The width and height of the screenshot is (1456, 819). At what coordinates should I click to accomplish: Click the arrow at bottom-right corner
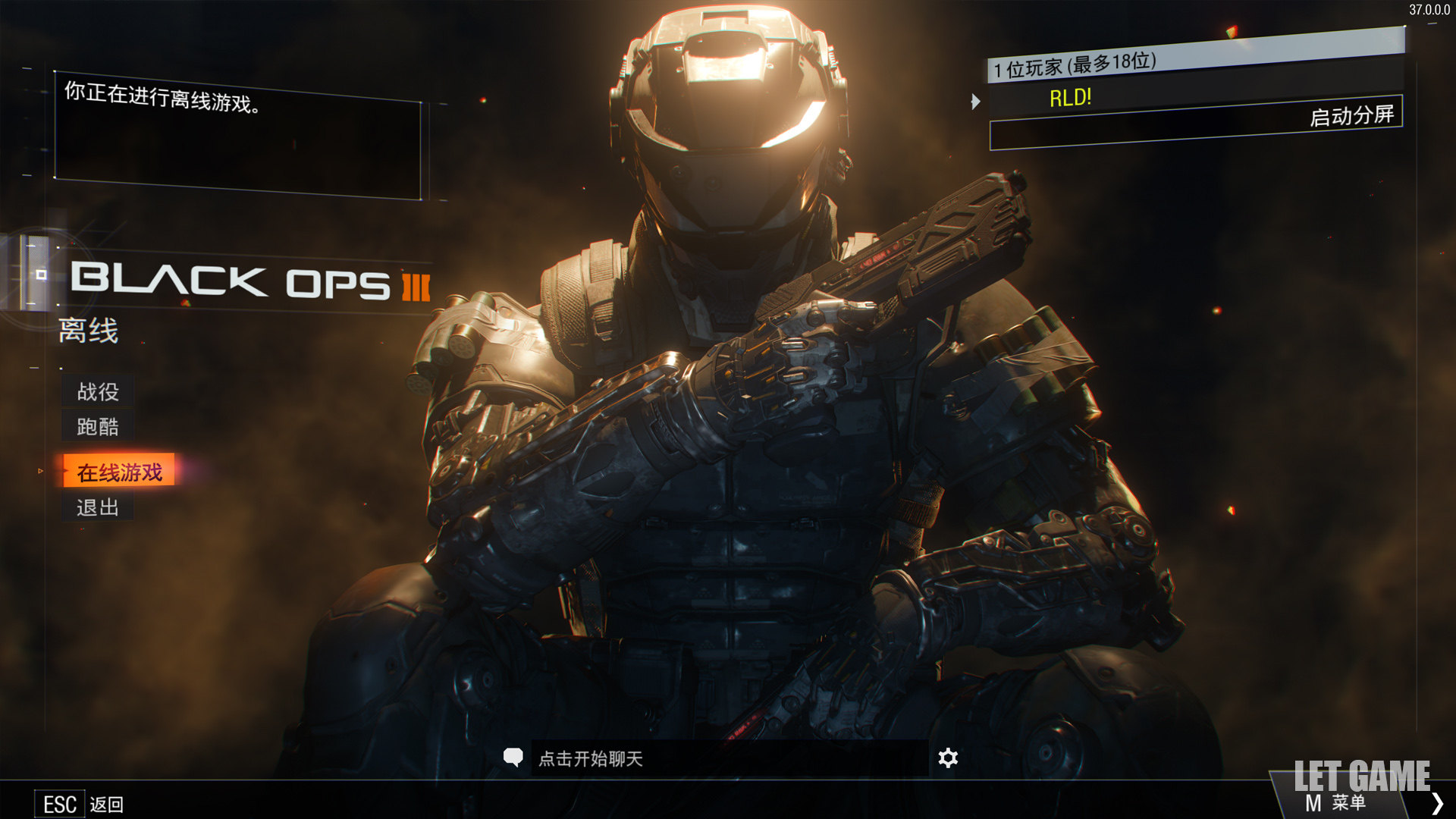(1437, 802)
